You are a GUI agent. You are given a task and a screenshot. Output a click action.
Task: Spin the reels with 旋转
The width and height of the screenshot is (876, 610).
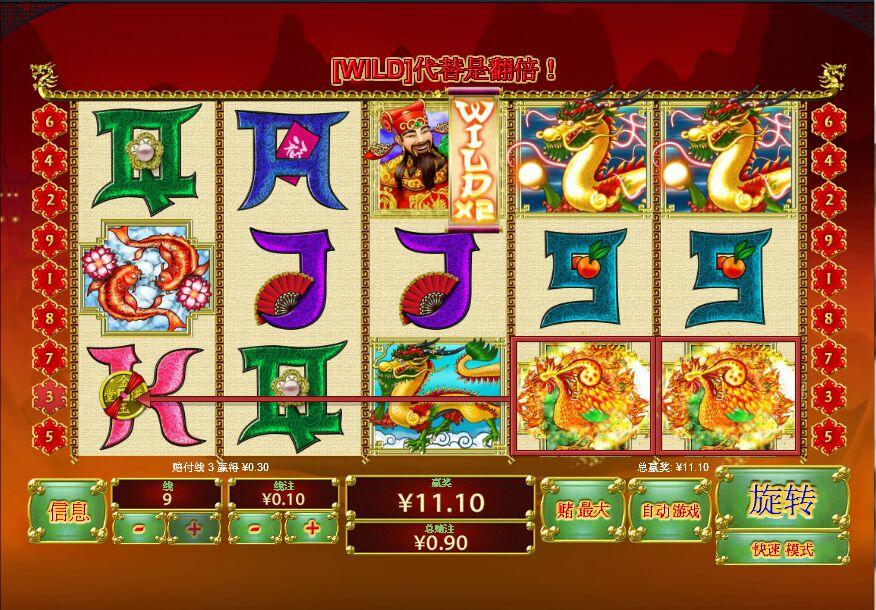click(x=782, y=499)
